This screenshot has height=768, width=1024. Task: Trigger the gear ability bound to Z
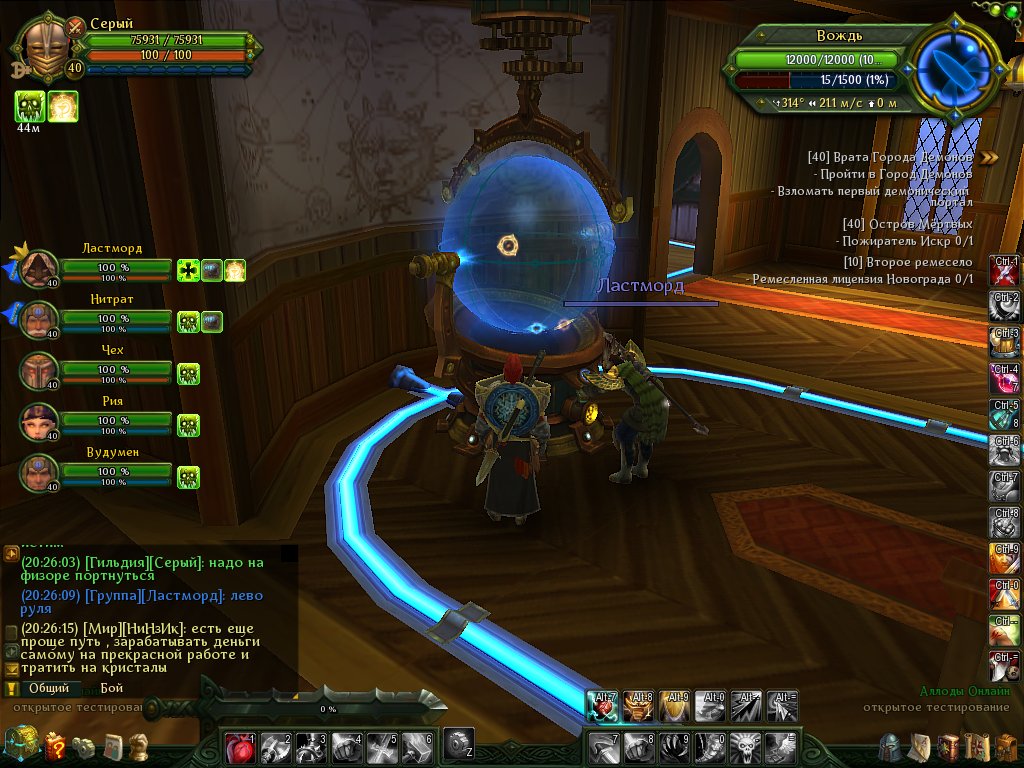pos(458,742)
